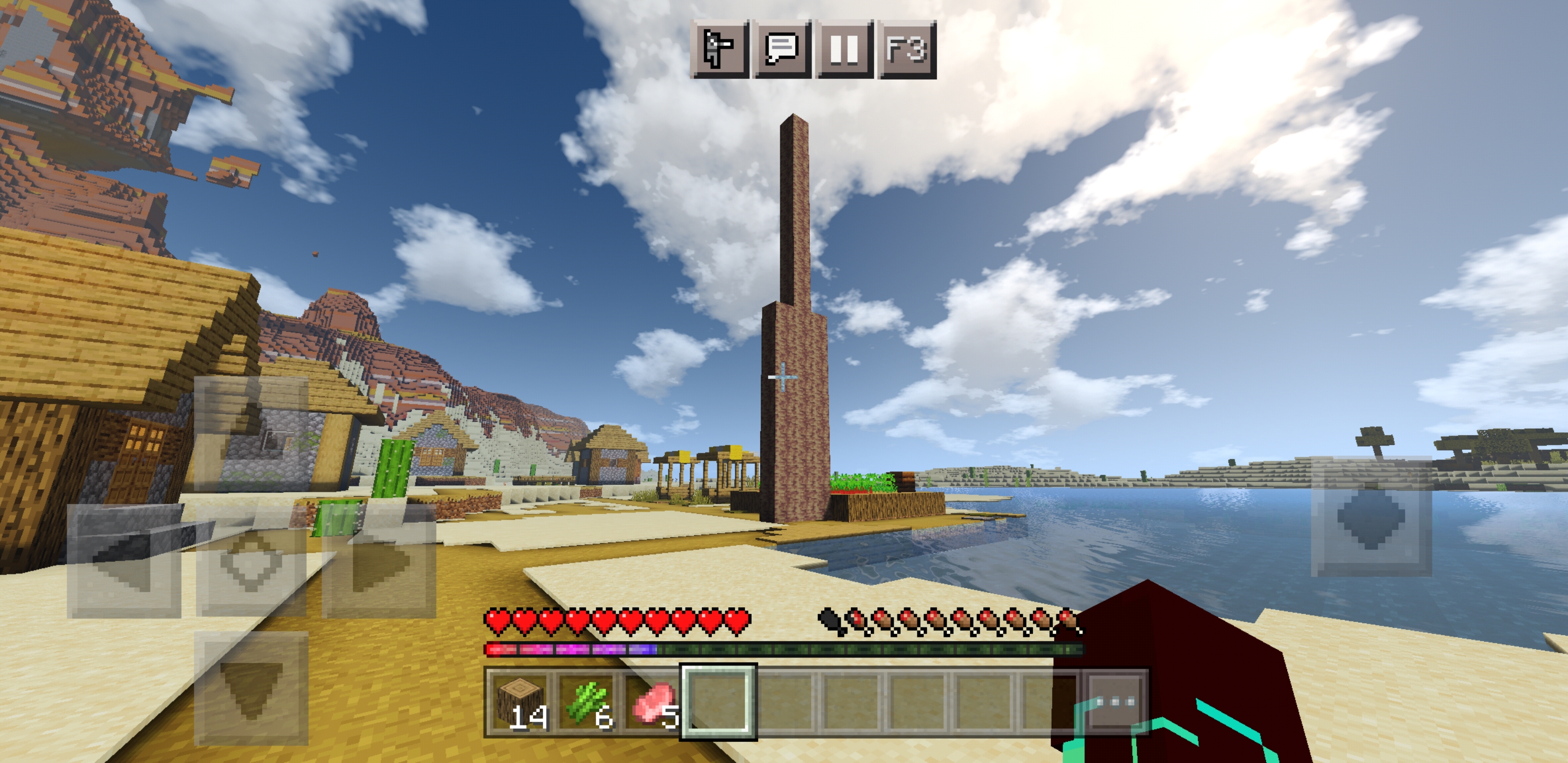This screenshot has width=1568, height=763.
Task: Open the chat window button
Action: pos(782,49)
